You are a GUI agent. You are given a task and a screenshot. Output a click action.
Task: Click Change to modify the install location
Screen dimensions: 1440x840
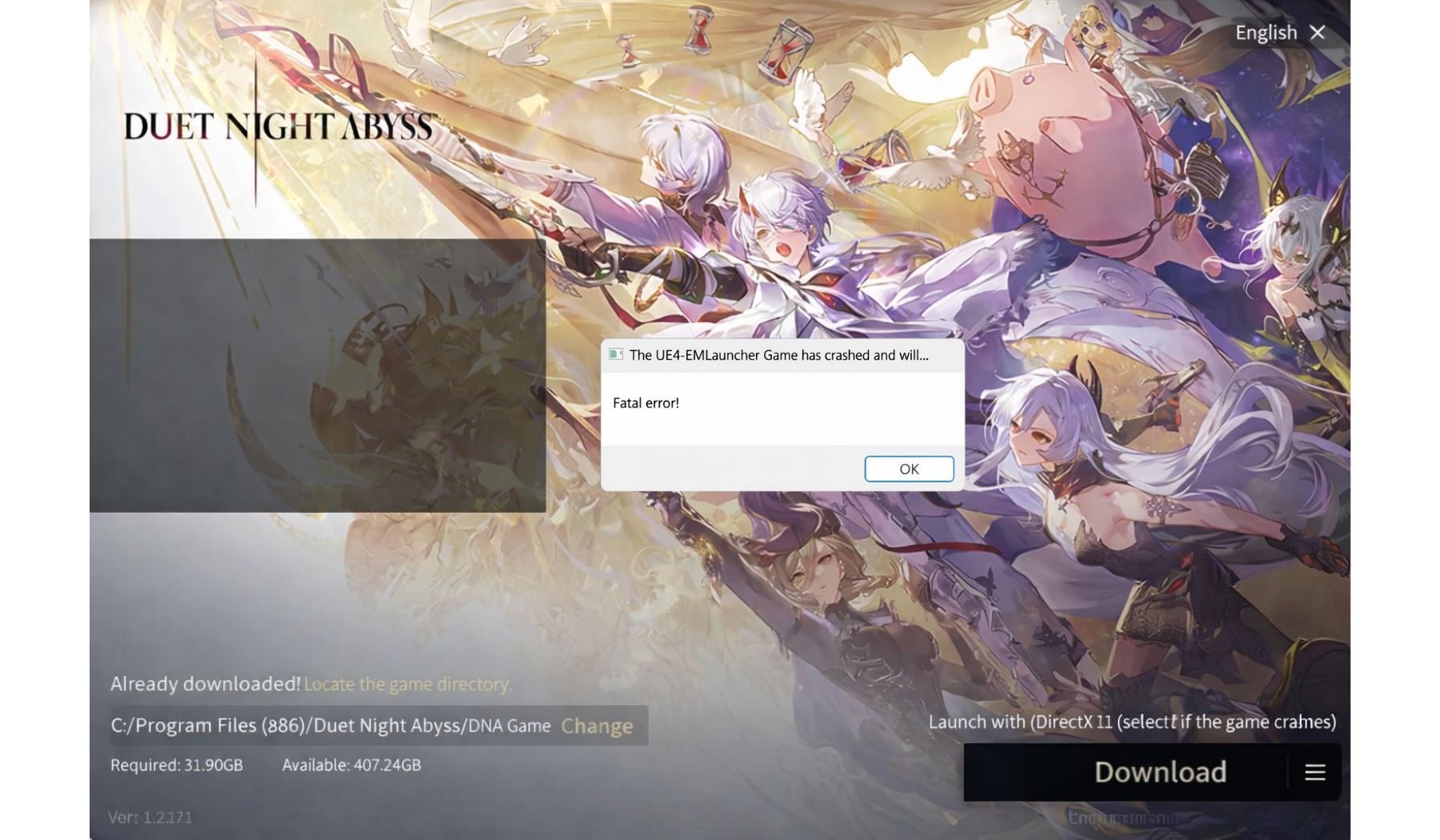[x=598, y=726]
